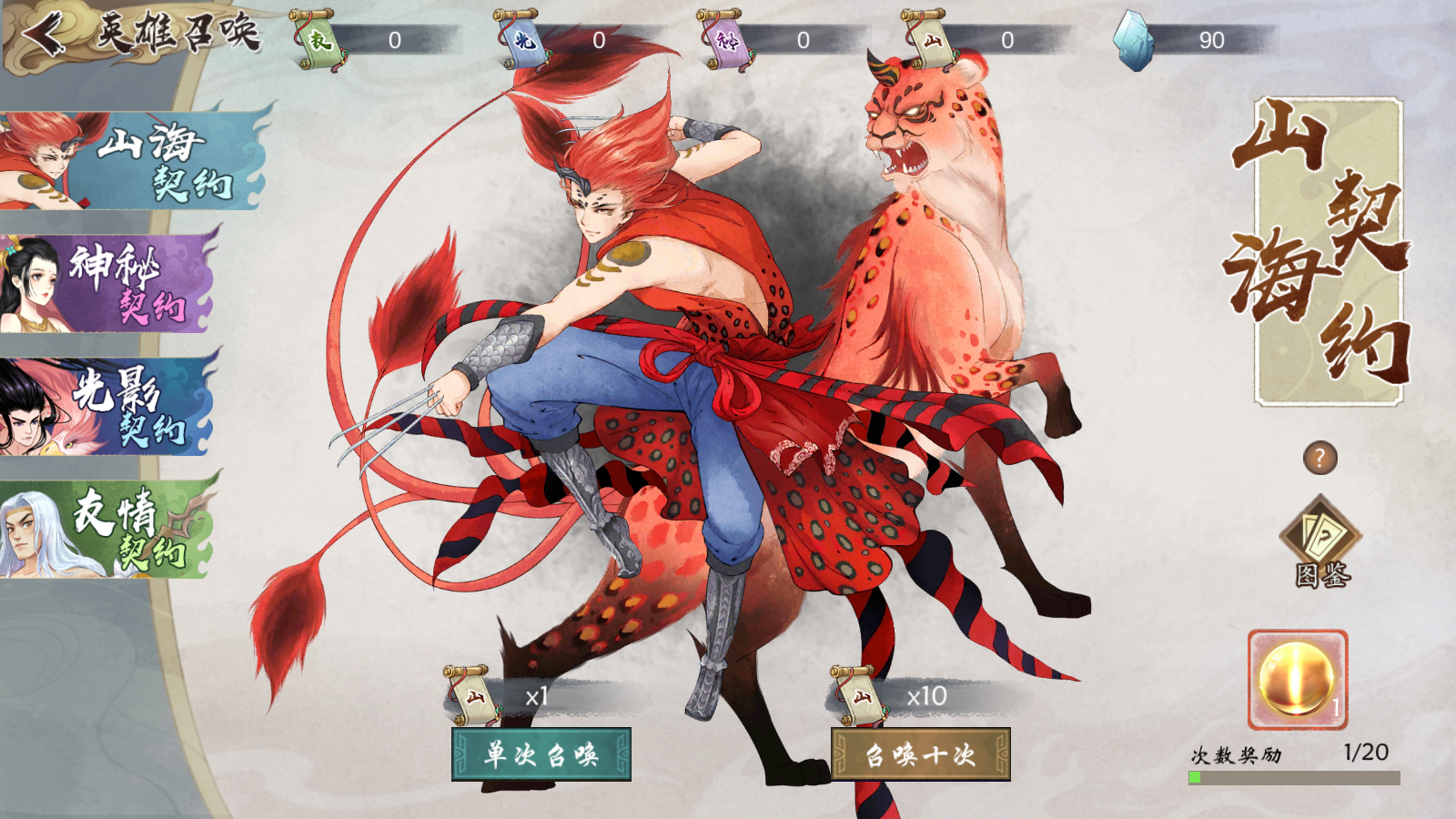Claim the golden orb summon reward
The height and width of the screenshot is (819, 1456).
pos(1297,680)
